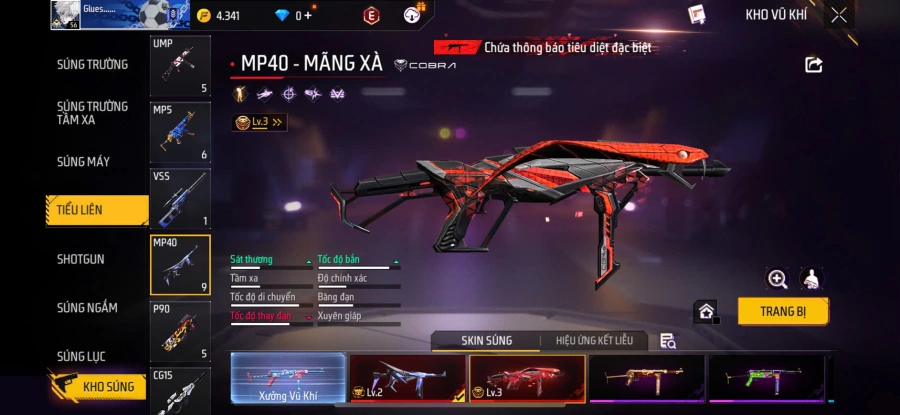The width and height of the screenshot is (900, 415).
Task: Switch to the Súng Máy category
Action: 84,162
